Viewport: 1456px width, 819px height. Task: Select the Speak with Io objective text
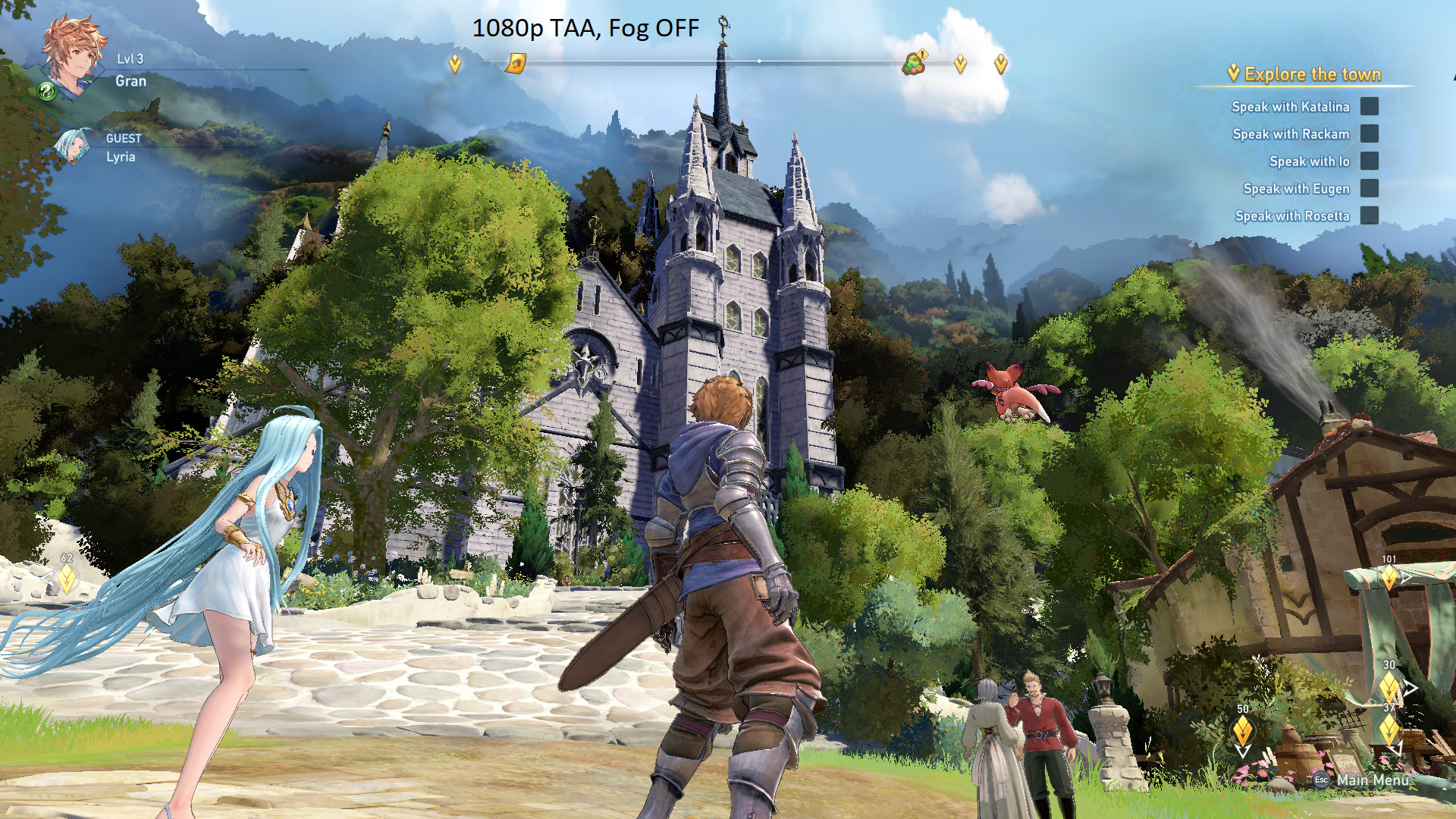pyautogui.click(x=1310, y=162)
